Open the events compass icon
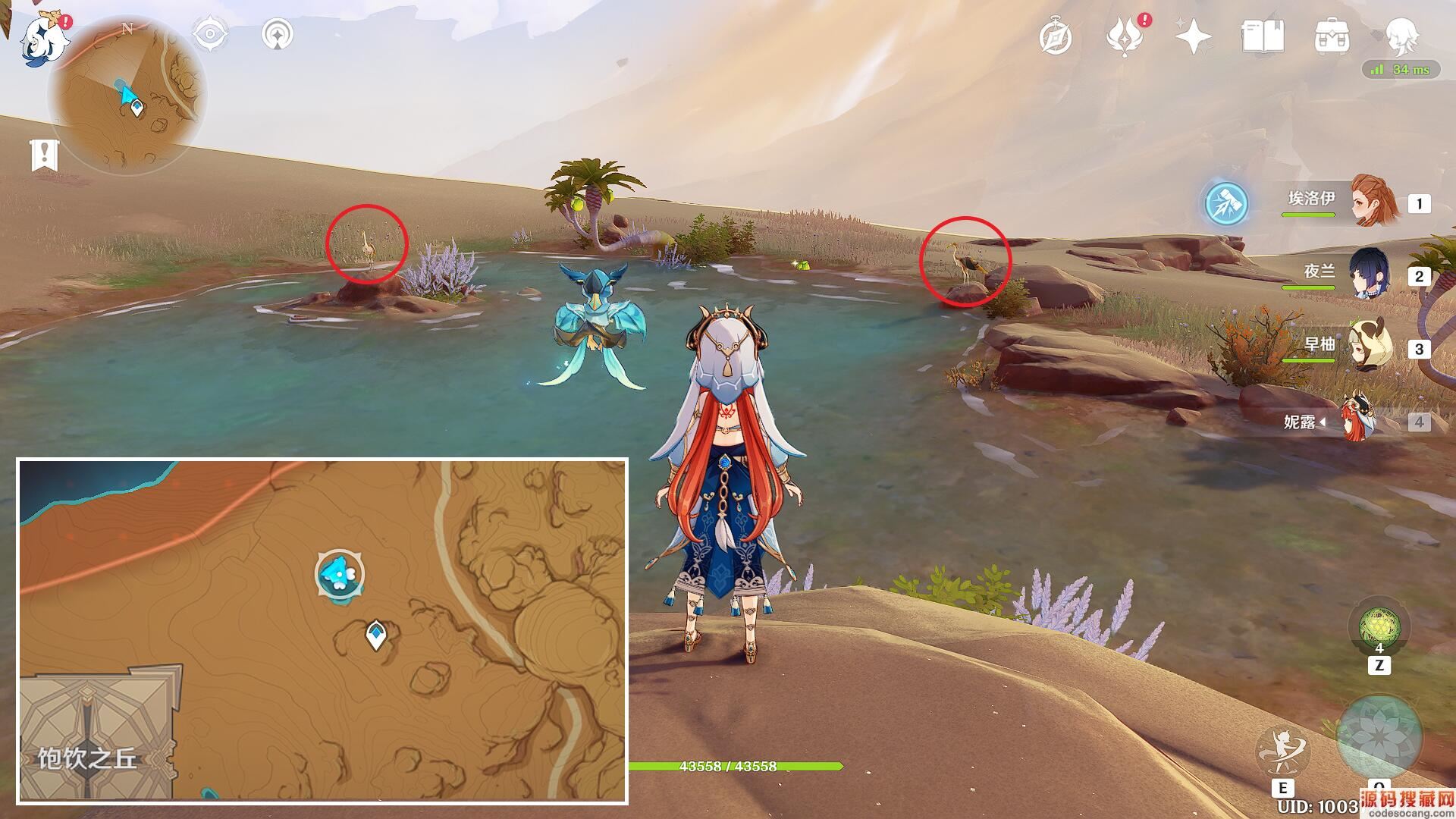 1055,36
